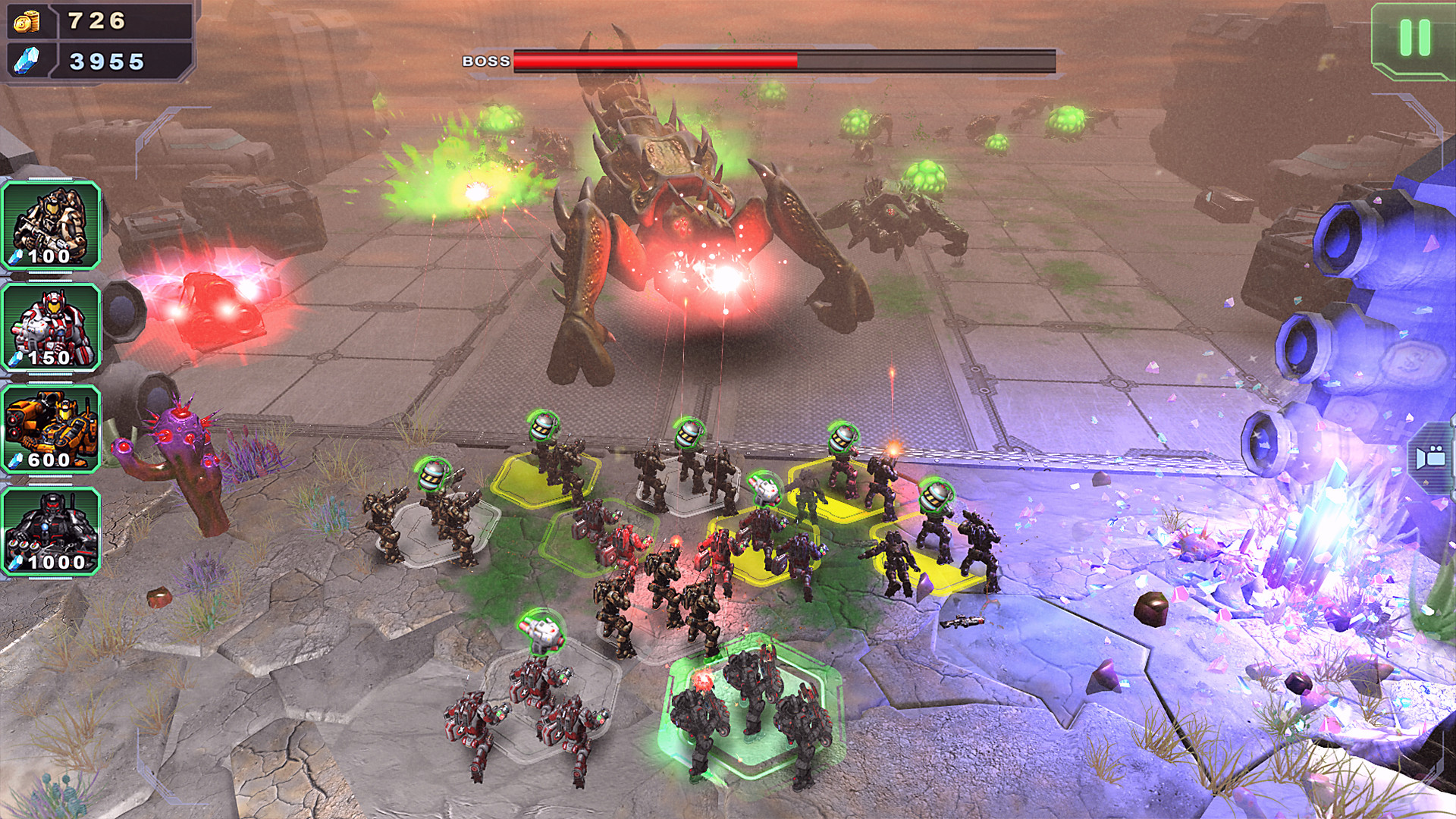This screenshot has width=1456, height=819.
Task: Toggle the camera view button
Action: 1432,457
